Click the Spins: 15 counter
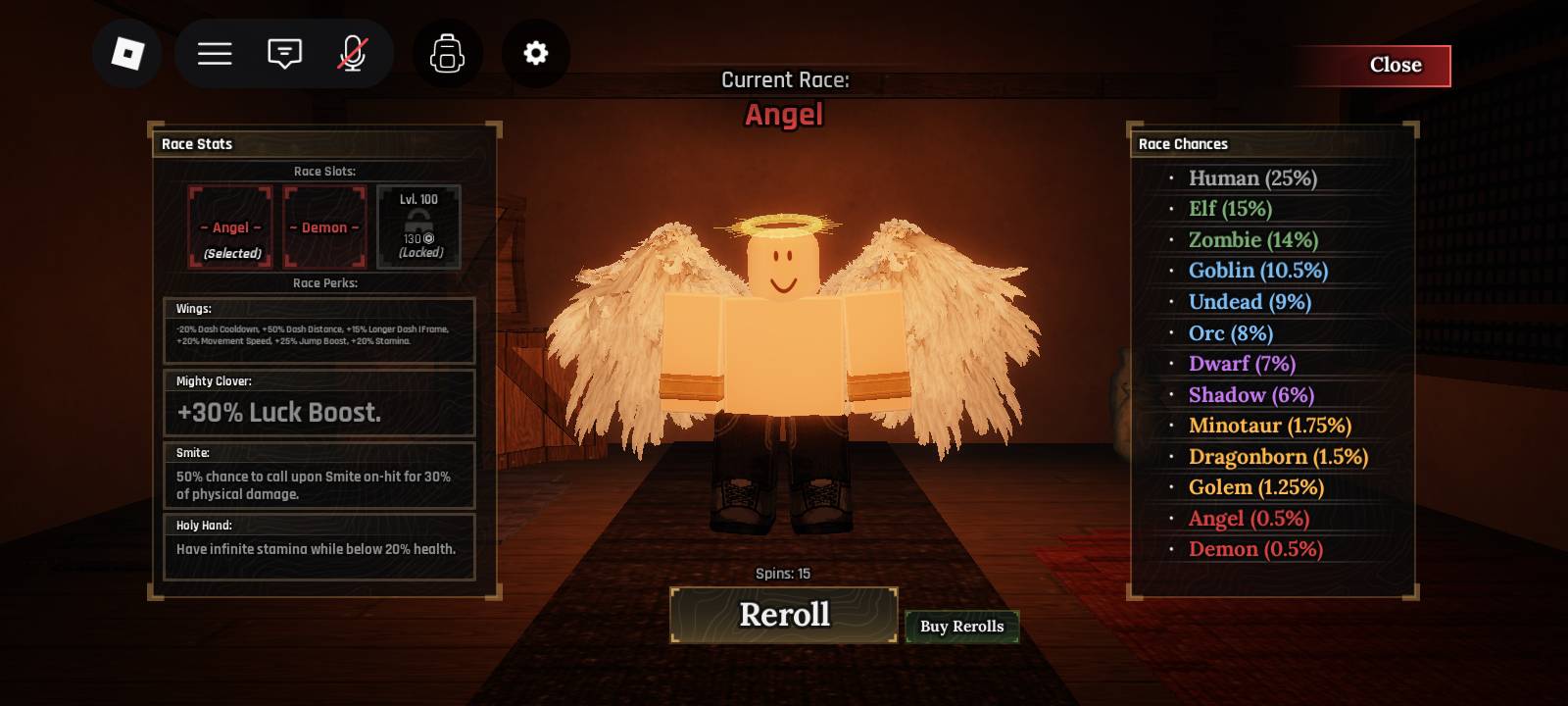Image resolution: width=1568 pixels, height=706 pixels. (782, 573)
